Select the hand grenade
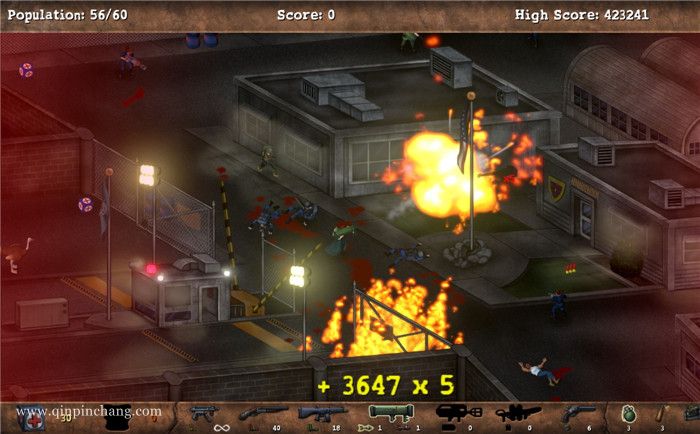Screen dimensions: 700x434 (x=627, y=412)
